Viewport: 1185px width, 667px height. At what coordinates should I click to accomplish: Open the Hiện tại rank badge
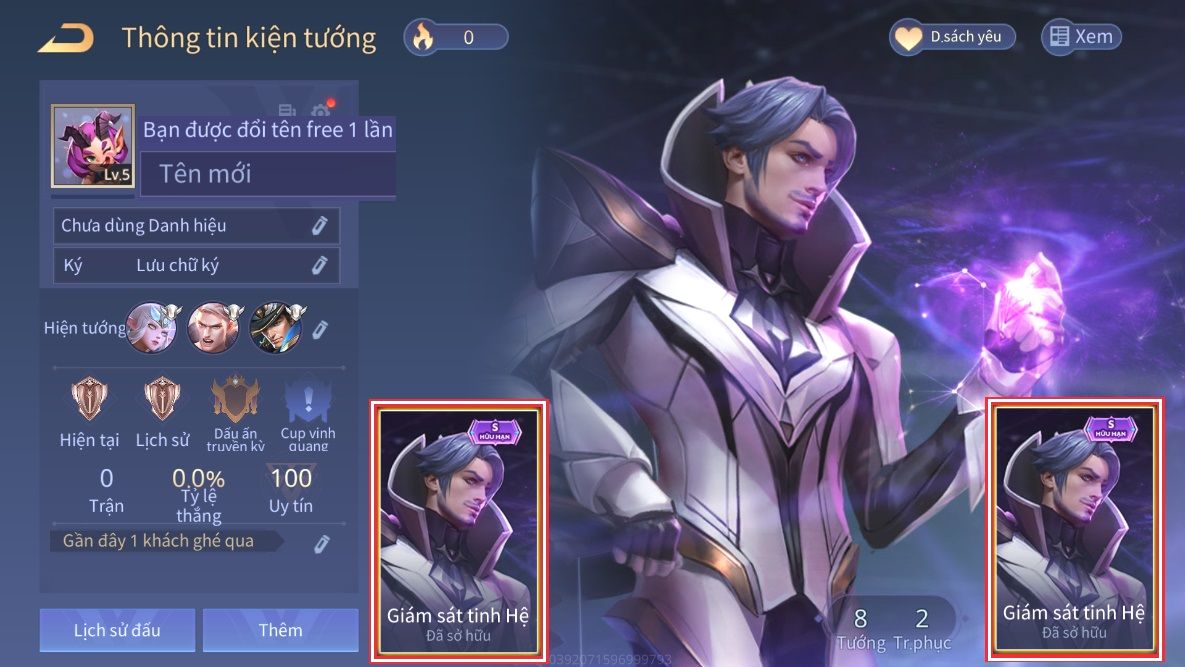click(x=89, y=400)
